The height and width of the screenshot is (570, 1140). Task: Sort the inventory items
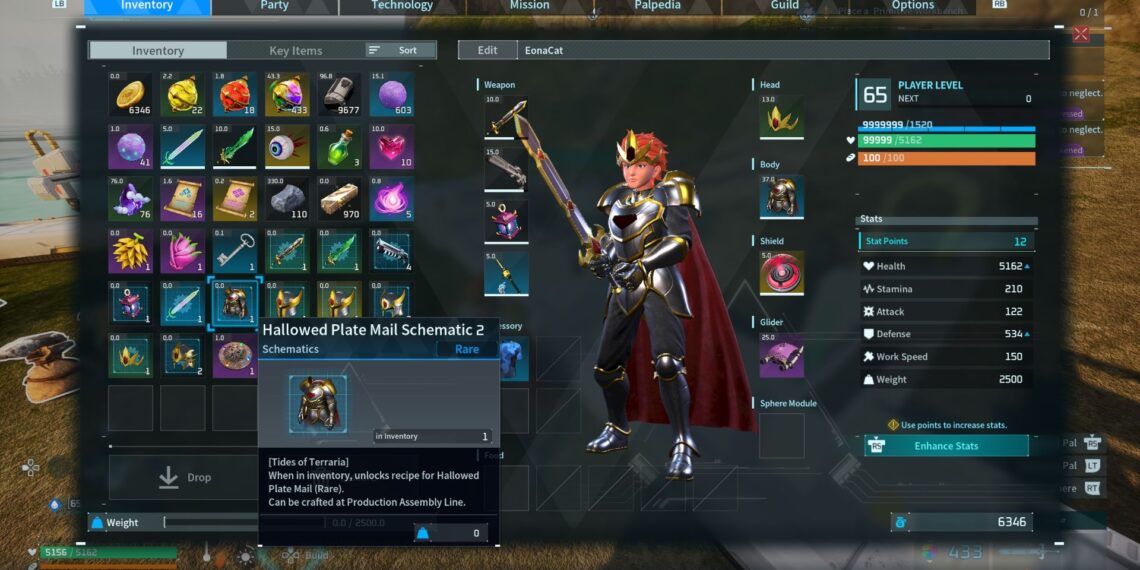399,50
